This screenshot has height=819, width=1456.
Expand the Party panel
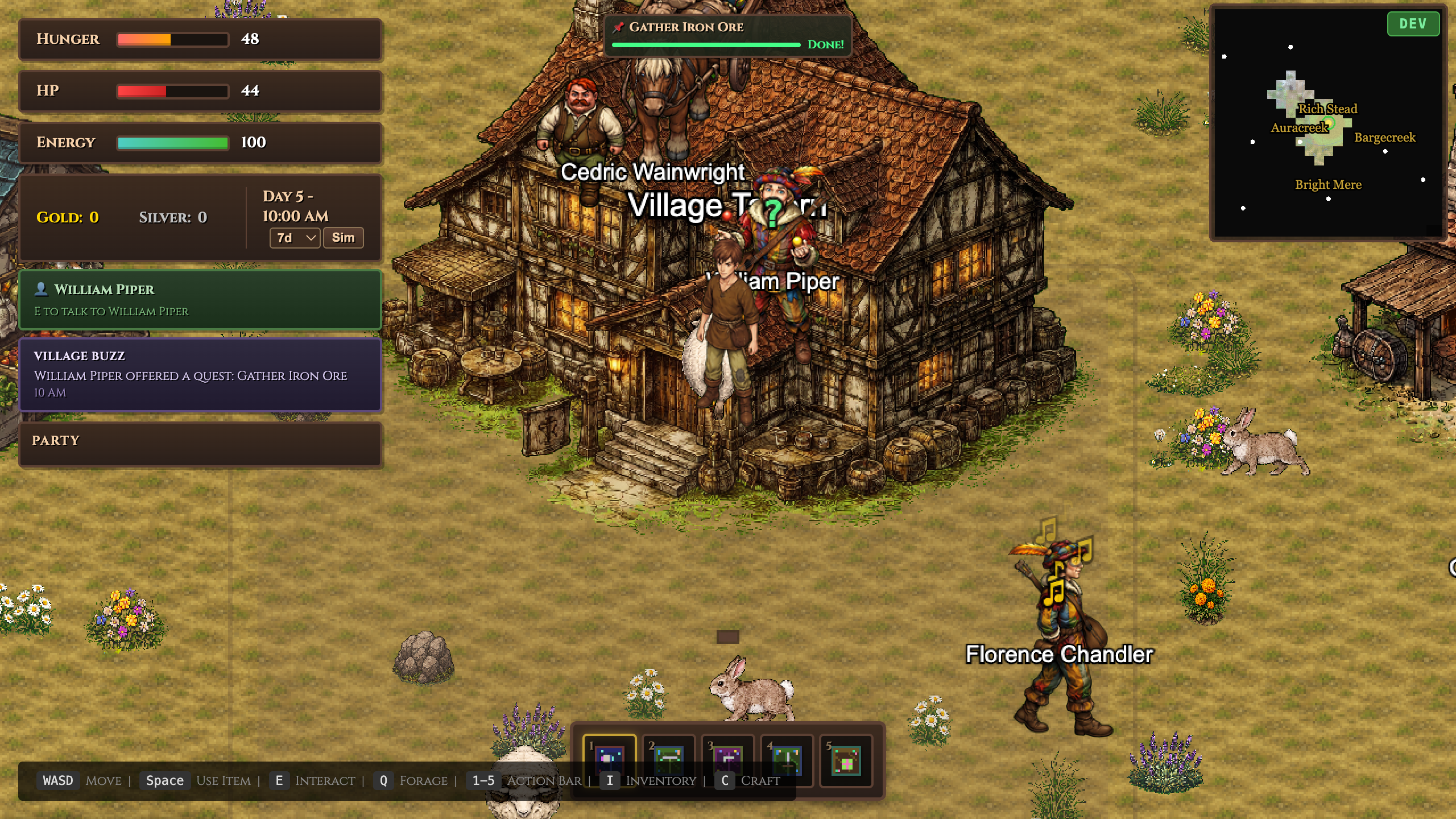pyautogui.click(x=56, y=440)
